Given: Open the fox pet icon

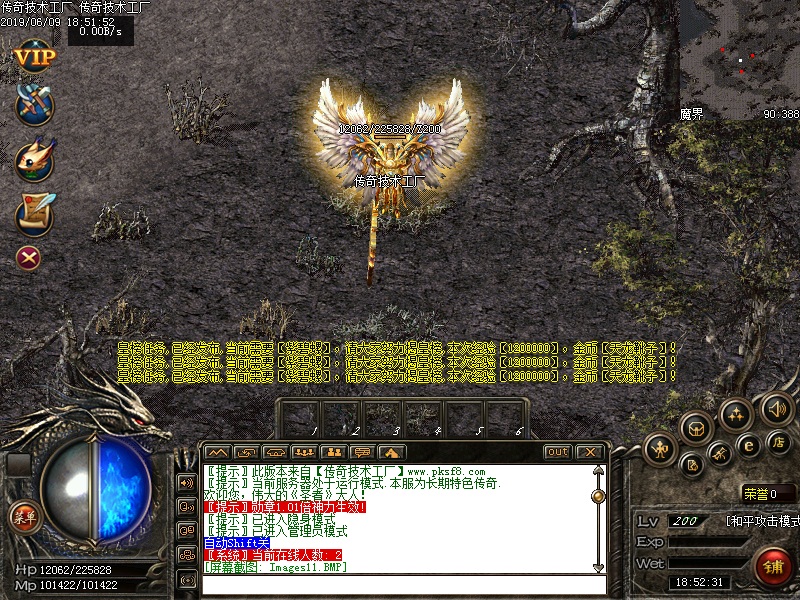Looking at the screenshot, I should tap(34, 160).
